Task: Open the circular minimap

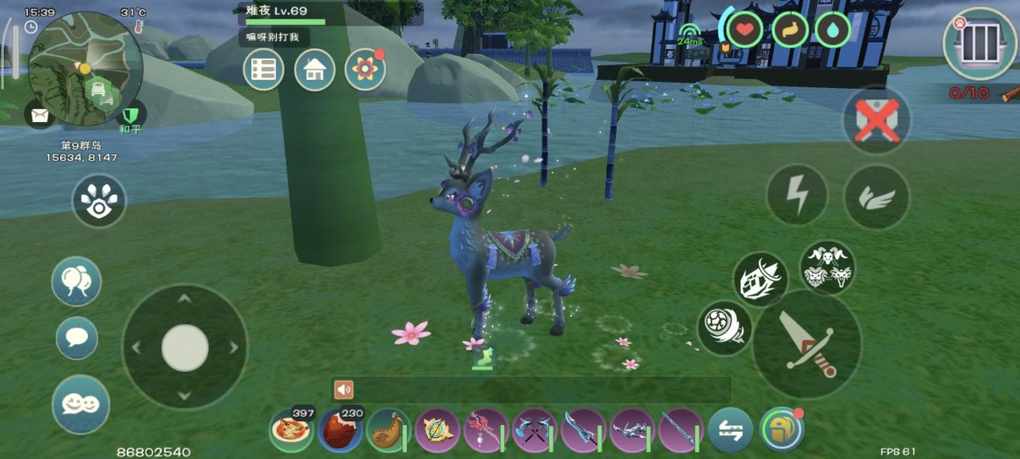Action: 85,68
